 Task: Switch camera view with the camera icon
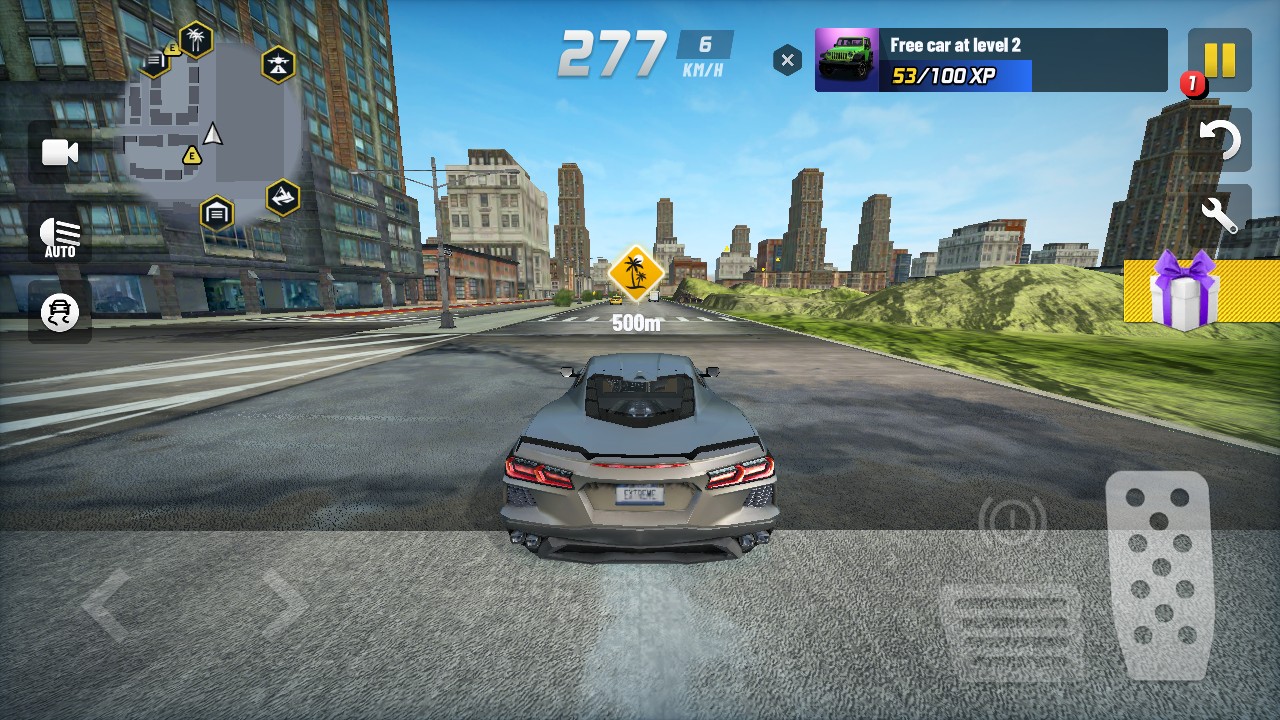(60, 152)
